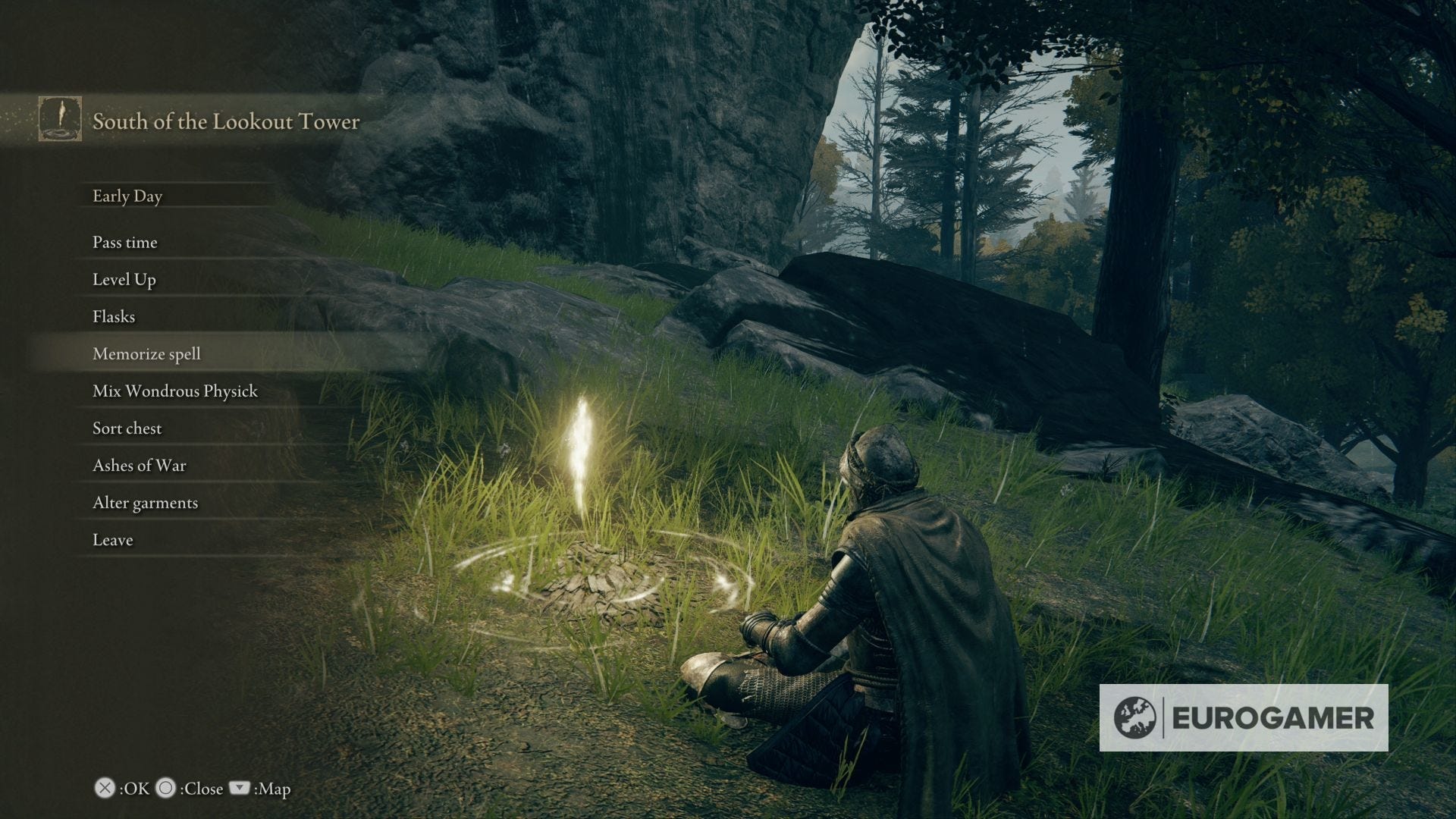
Task: Open the Ashes of War option
Action: [x=139, y=466]
